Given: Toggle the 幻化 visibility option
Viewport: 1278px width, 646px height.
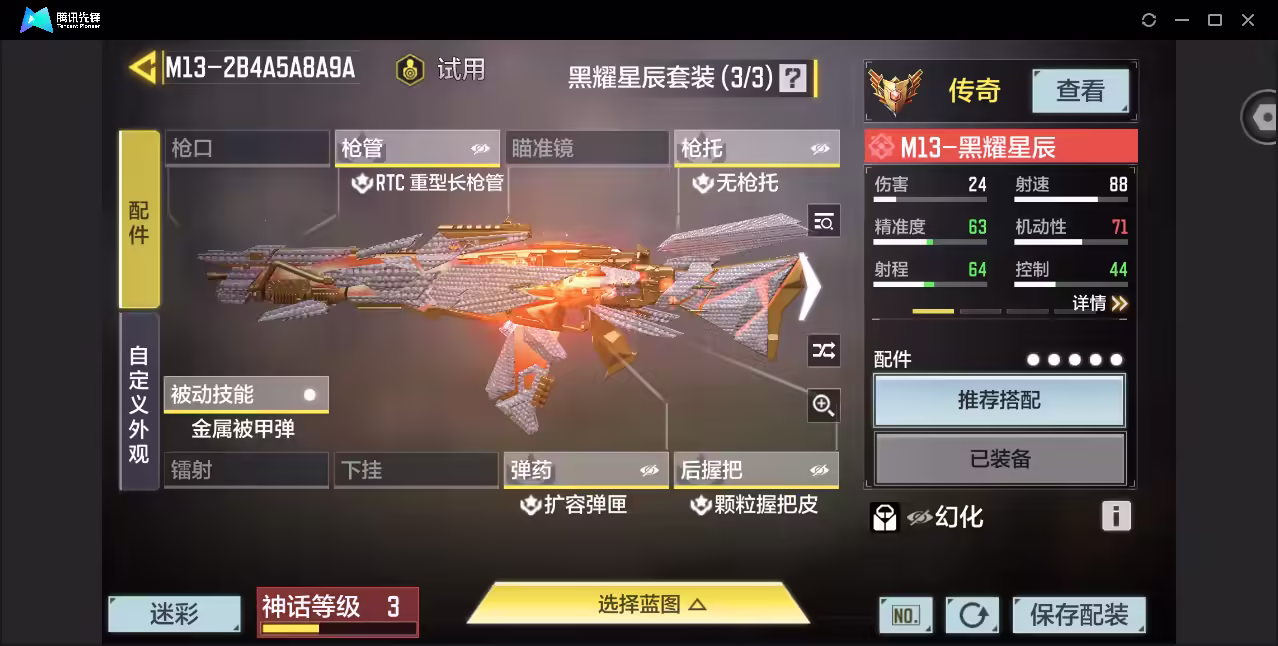Looking at the screenshot, I should coord(944,517).
